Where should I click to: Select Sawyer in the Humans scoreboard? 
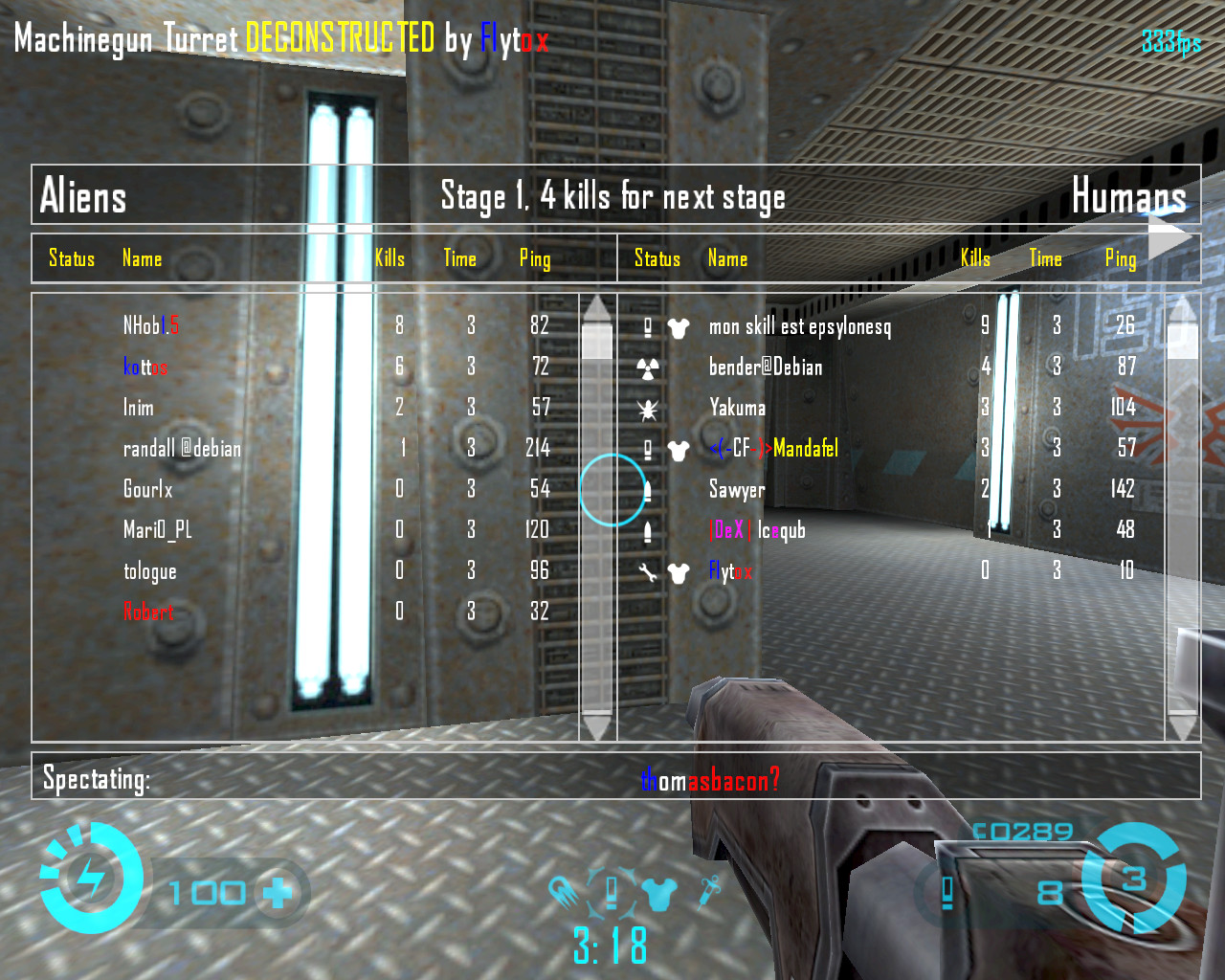[x=737, y=489]
